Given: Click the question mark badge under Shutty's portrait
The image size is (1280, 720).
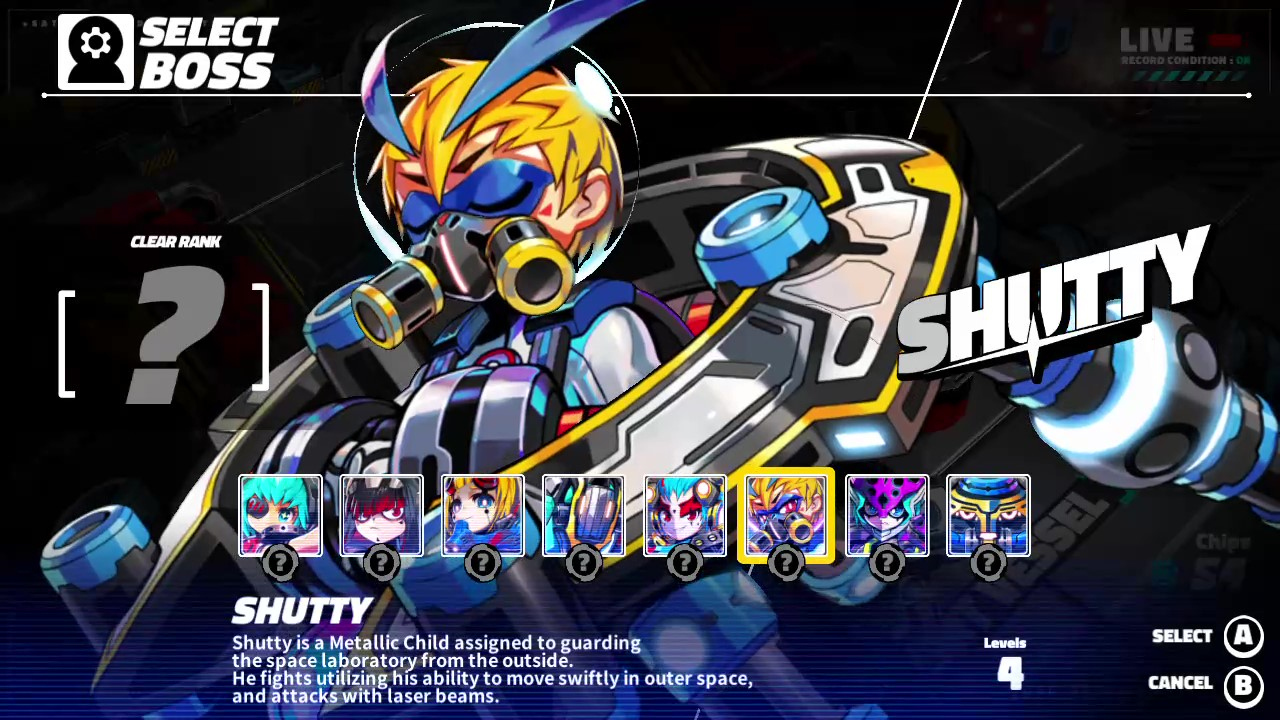Looking at the screenshot, I should point(786,562).
